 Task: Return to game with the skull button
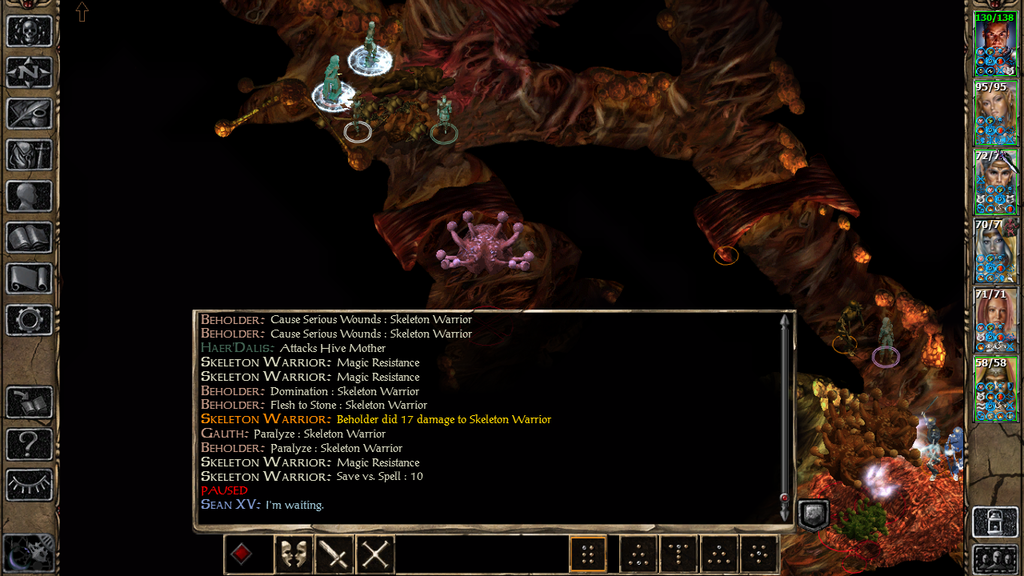(29, 31)
